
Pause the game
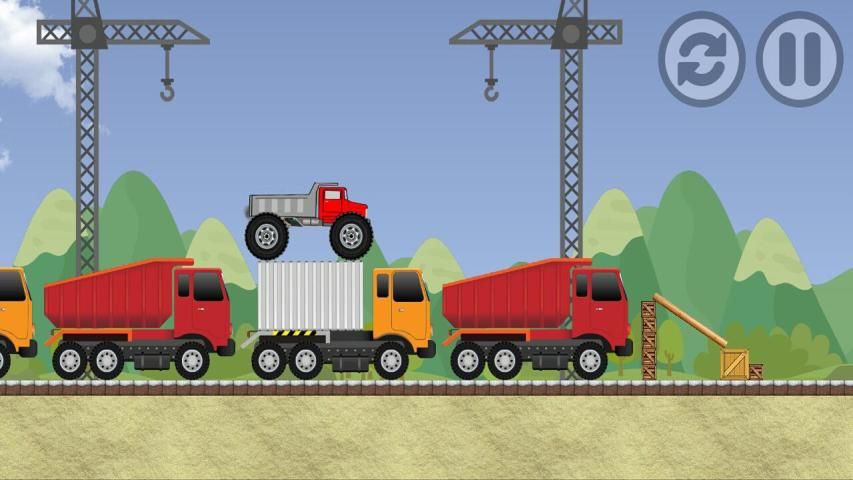pos(799,59)
